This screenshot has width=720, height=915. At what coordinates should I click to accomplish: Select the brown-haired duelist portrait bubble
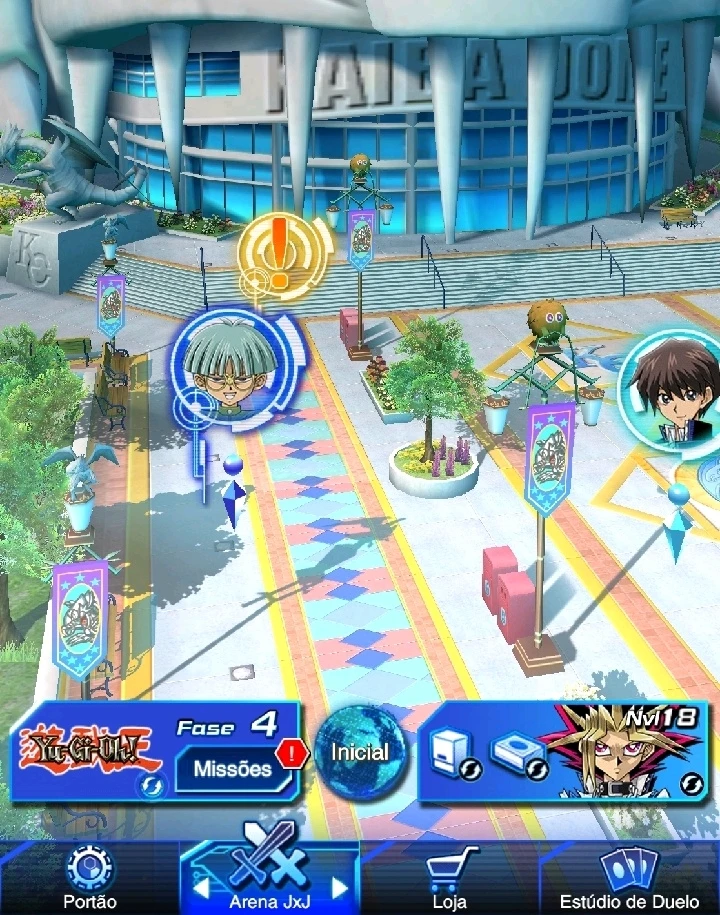[675, 390]
